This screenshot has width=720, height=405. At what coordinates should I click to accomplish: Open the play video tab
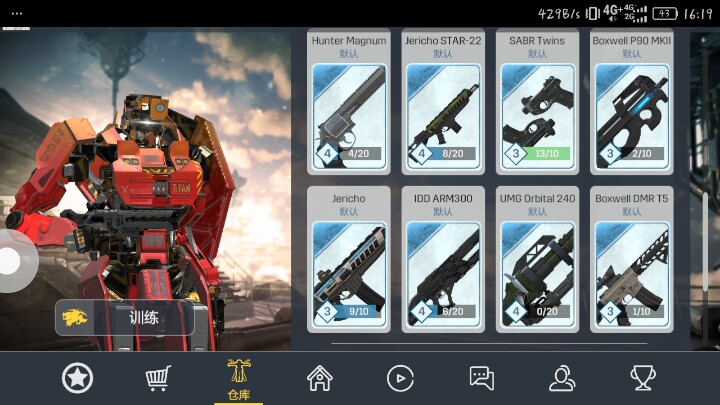(x=400, y=378)
